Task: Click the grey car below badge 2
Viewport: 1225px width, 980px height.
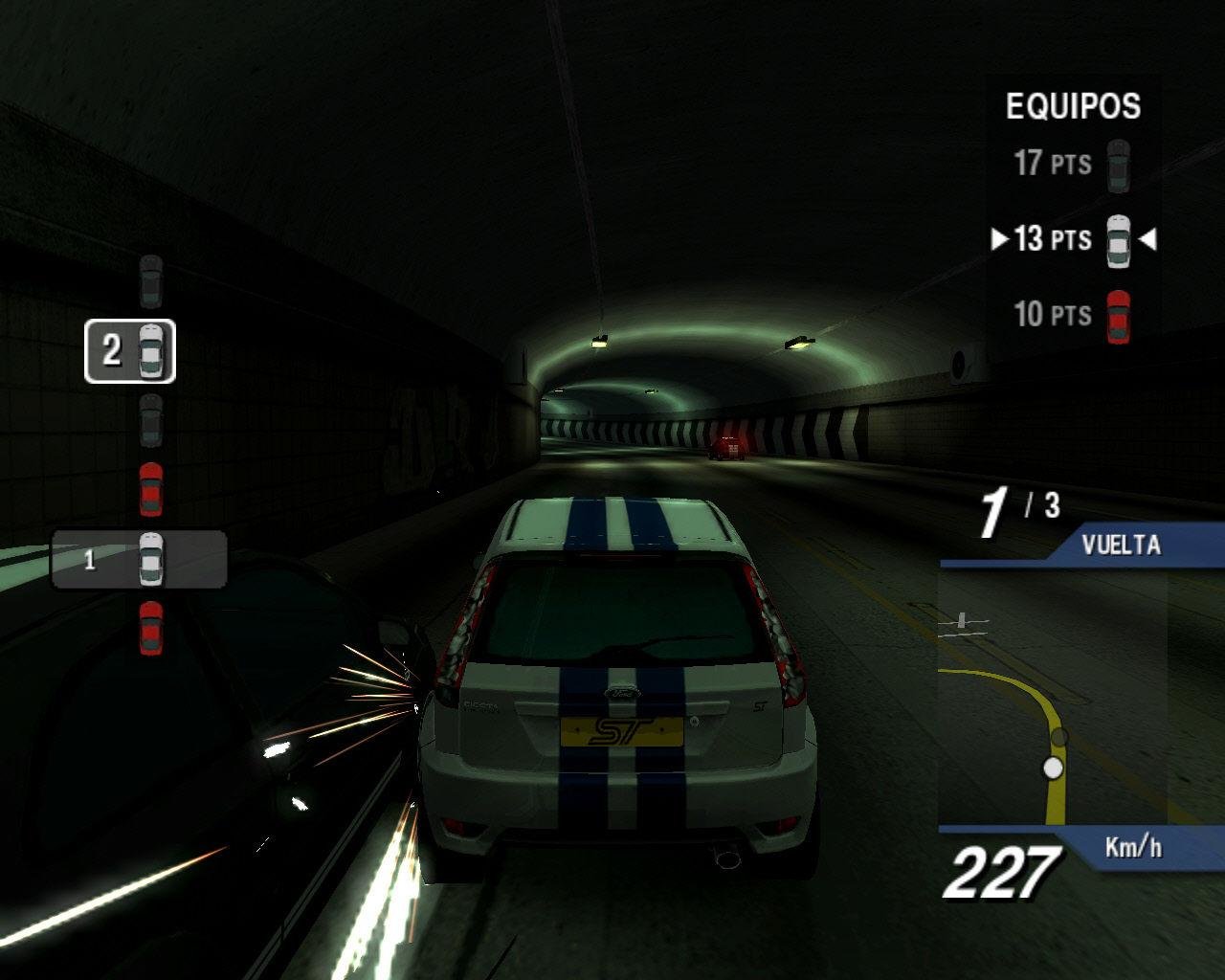Action: 150,418
